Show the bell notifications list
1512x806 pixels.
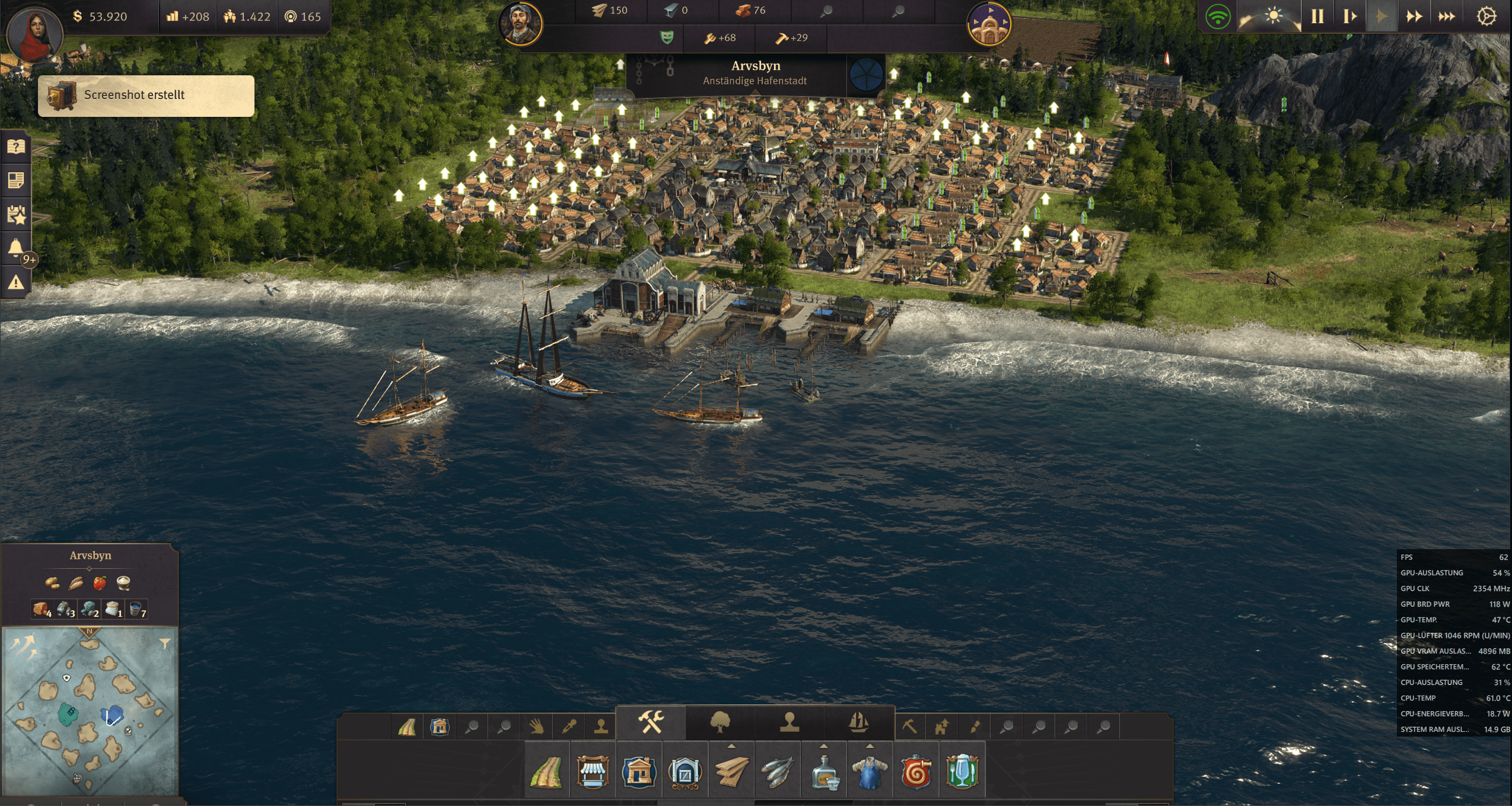[x=16, y=248]
